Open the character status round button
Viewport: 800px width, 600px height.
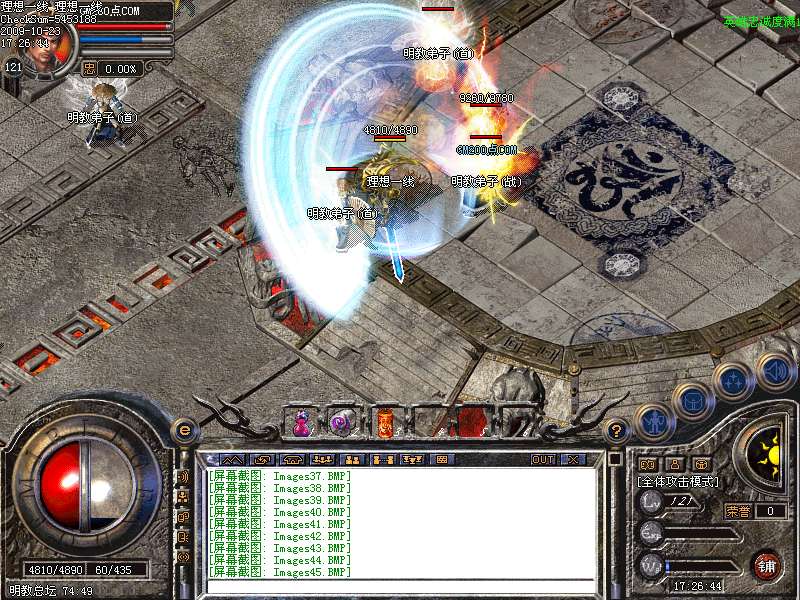click(653, 422)
